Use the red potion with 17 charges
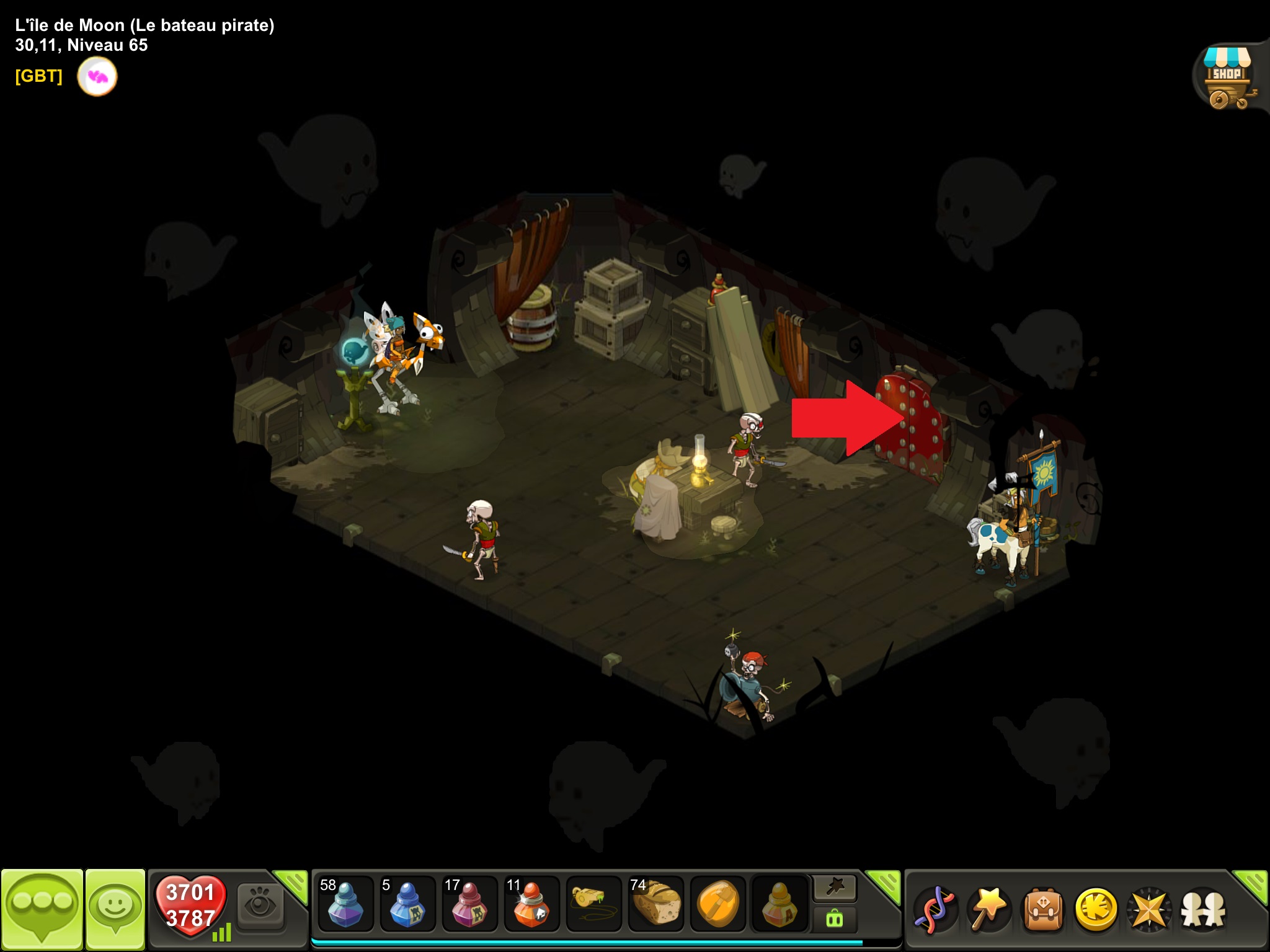This screenshot has height=952, width=1270. (469, 904)
